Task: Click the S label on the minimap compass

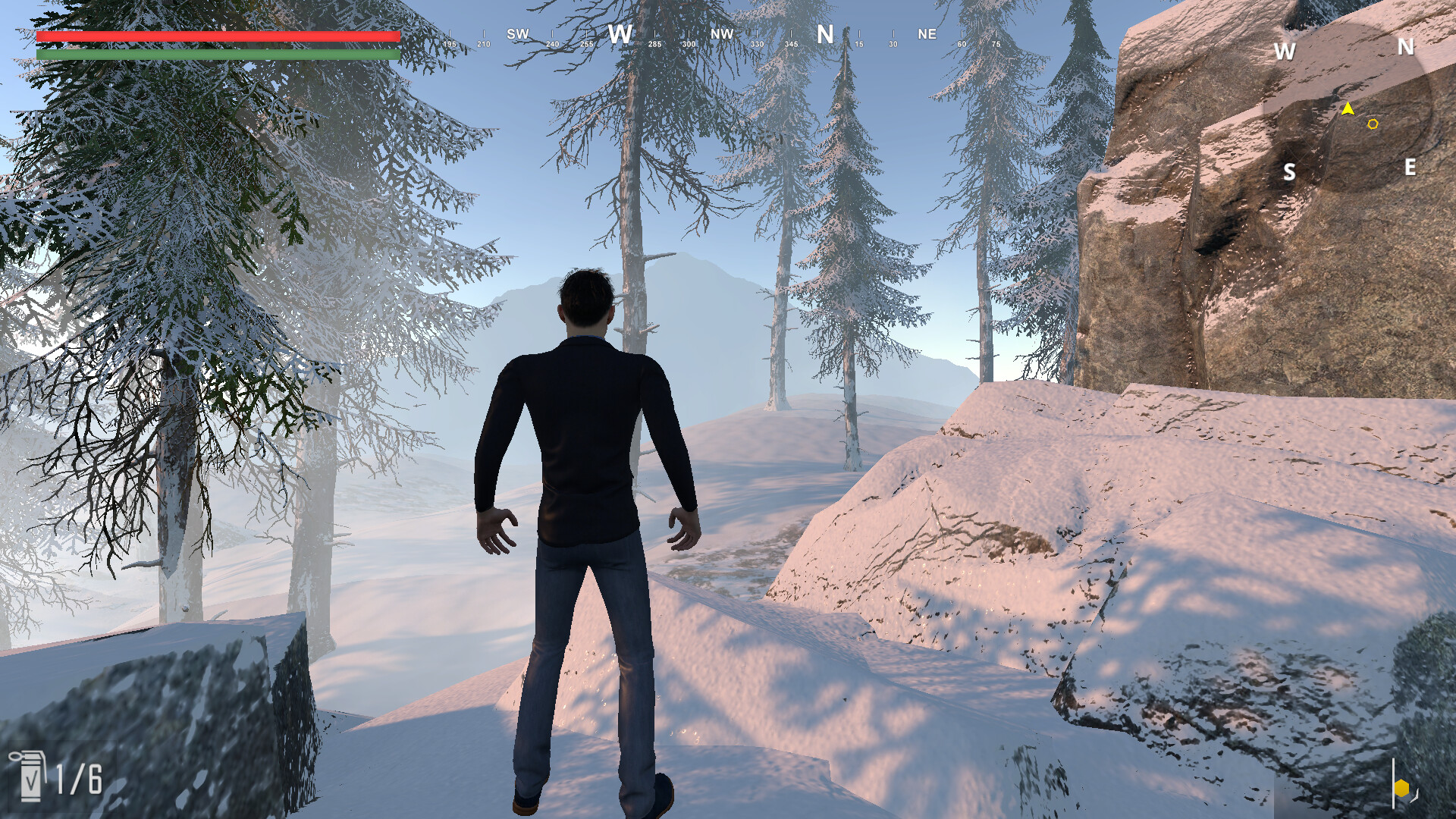Action: pos(1289,172)
